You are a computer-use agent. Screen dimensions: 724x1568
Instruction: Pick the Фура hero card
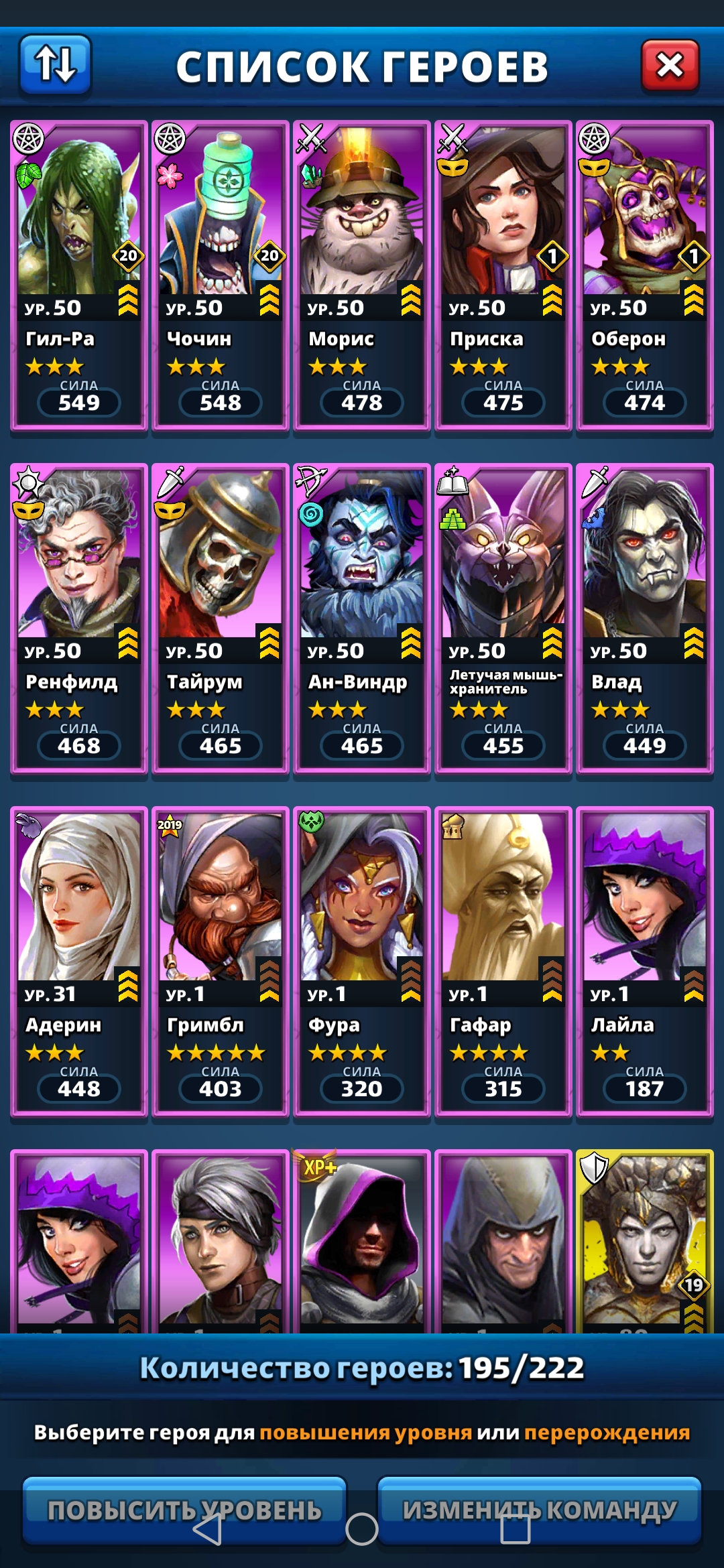(x=362, y=961)
